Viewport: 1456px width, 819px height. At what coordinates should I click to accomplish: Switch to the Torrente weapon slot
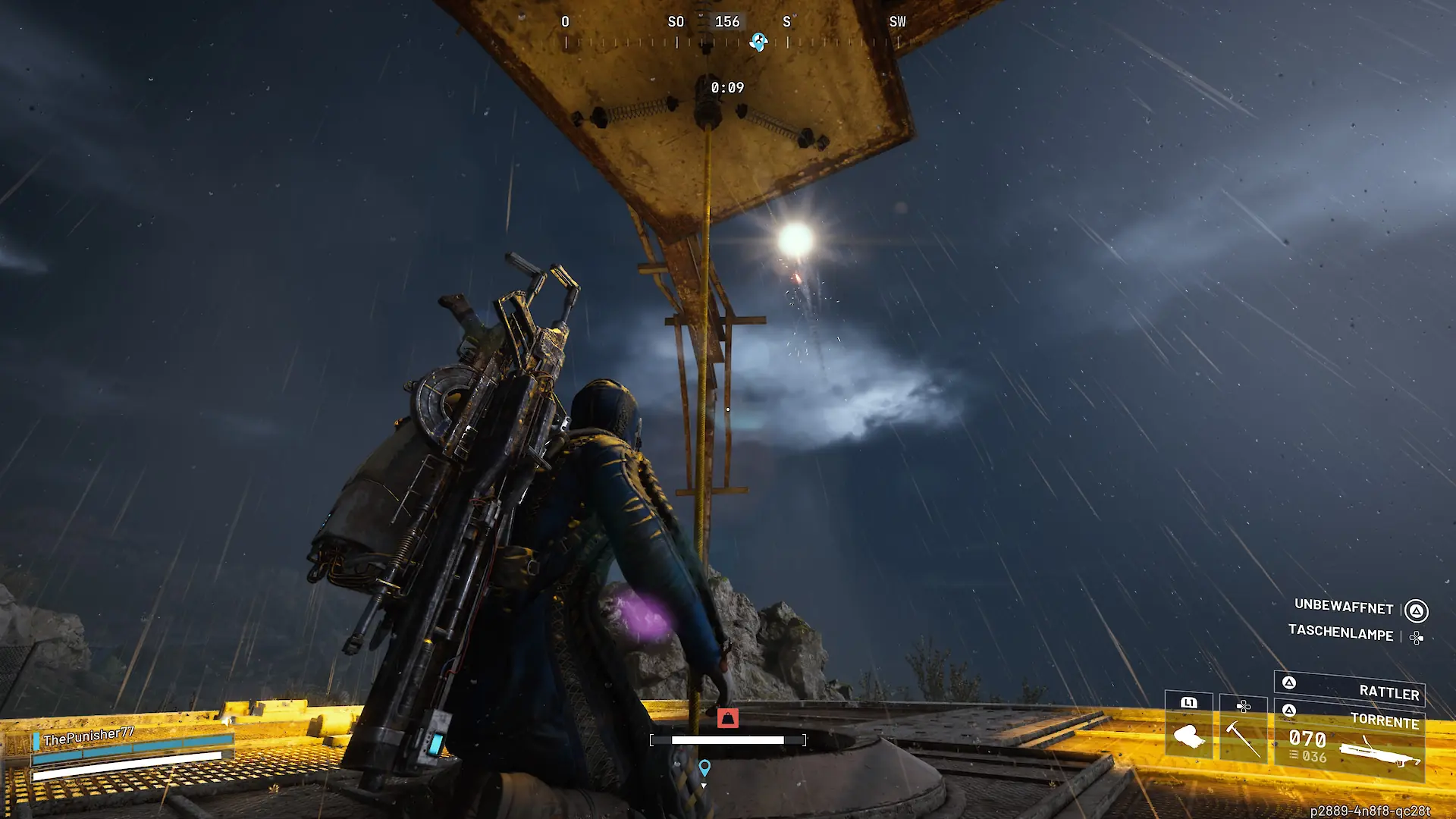click(x=1350, y=742)
